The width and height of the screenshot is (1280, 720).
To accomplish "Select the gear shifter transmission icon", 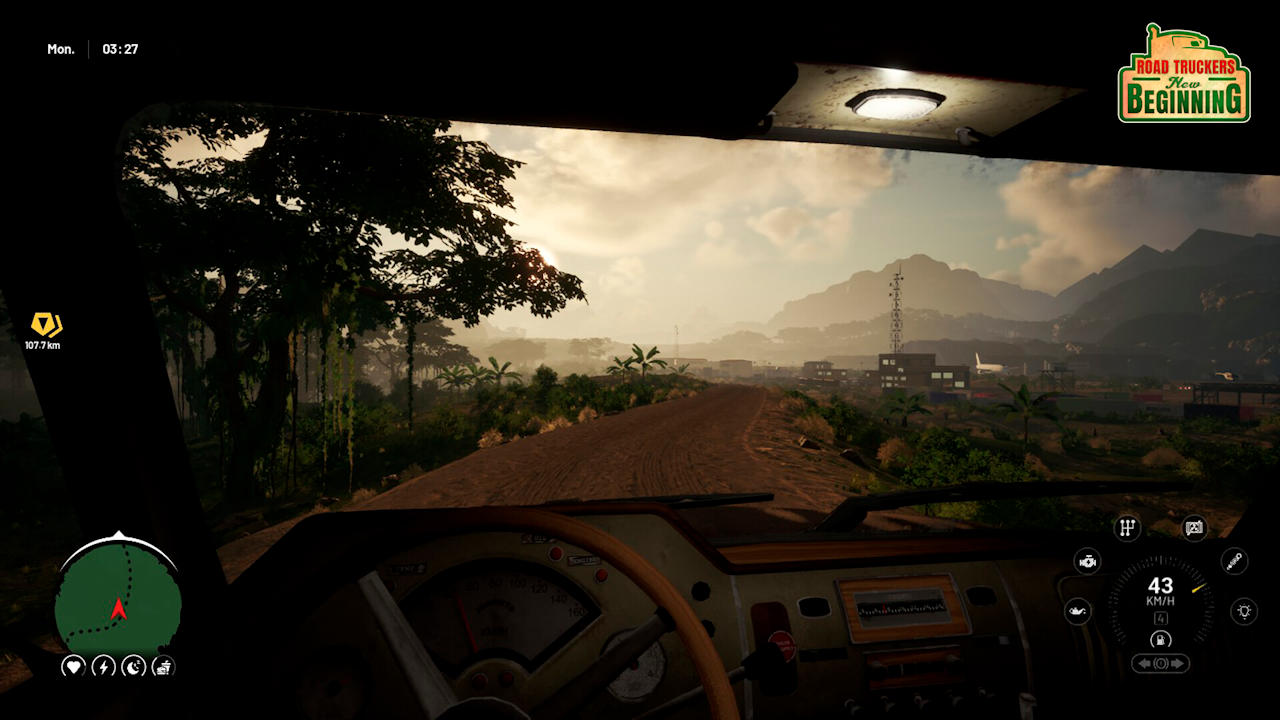I will pyautogui.click(x=1127, y=527).
